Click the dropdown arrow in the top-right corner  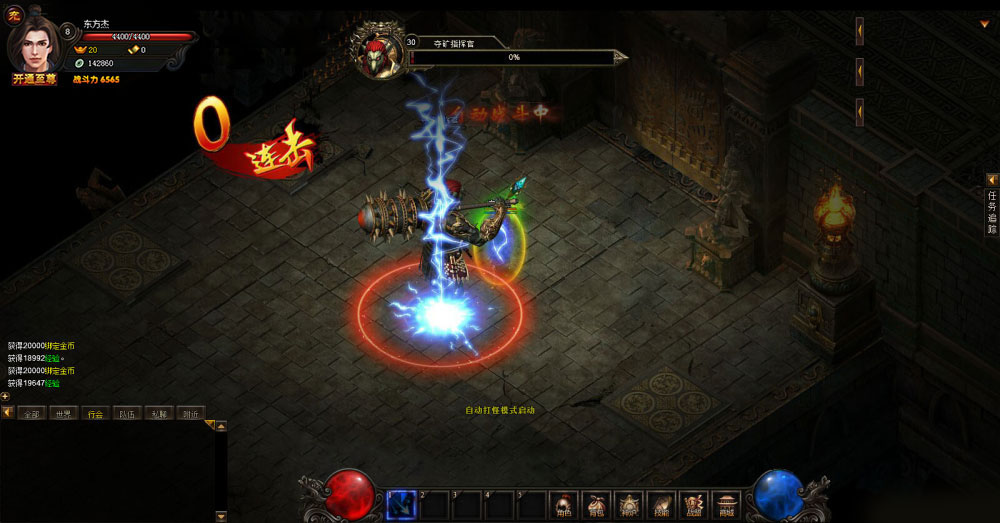click(x=983, y=23)
